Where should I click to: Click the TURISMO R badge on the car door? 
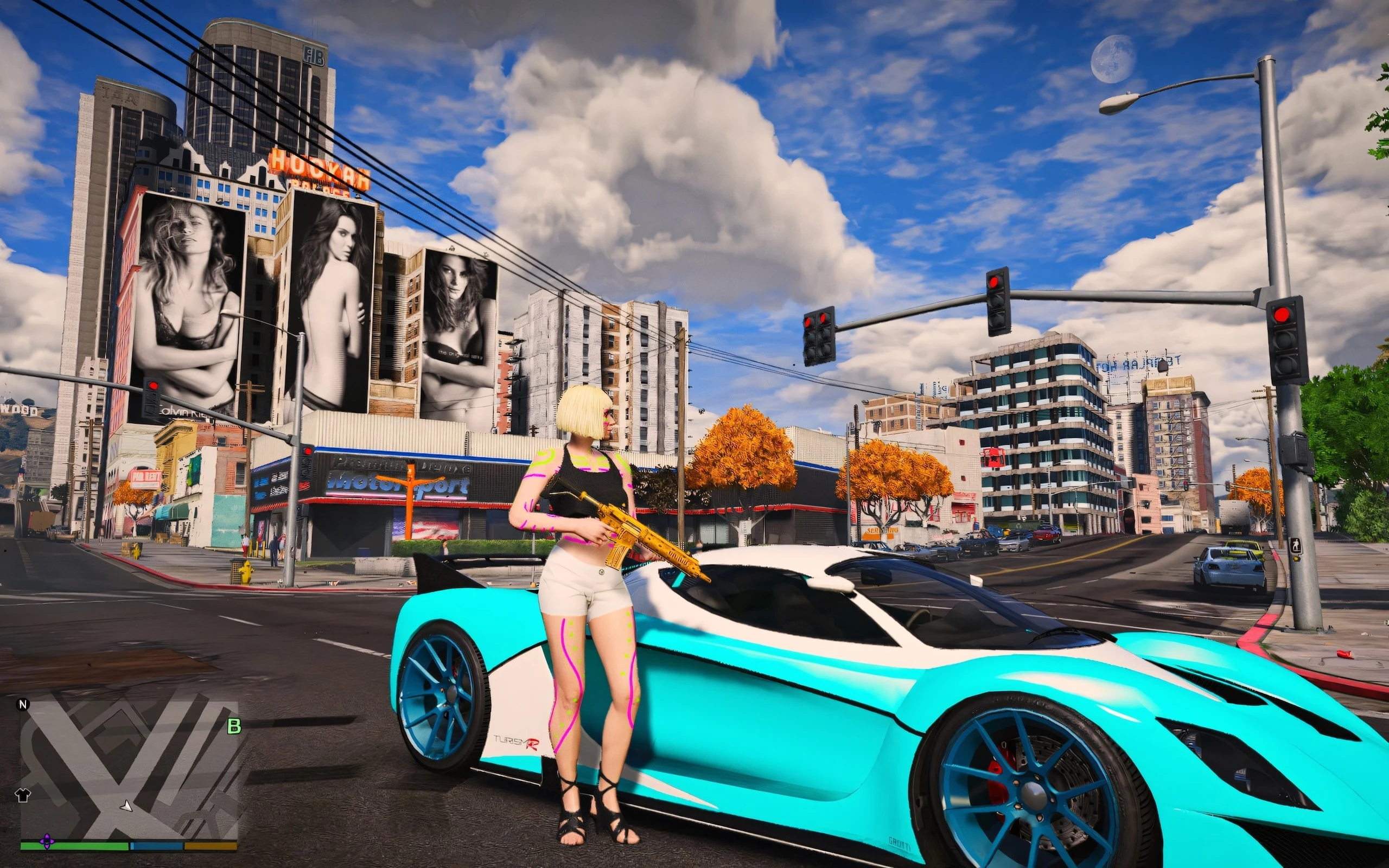coord(518,742)
